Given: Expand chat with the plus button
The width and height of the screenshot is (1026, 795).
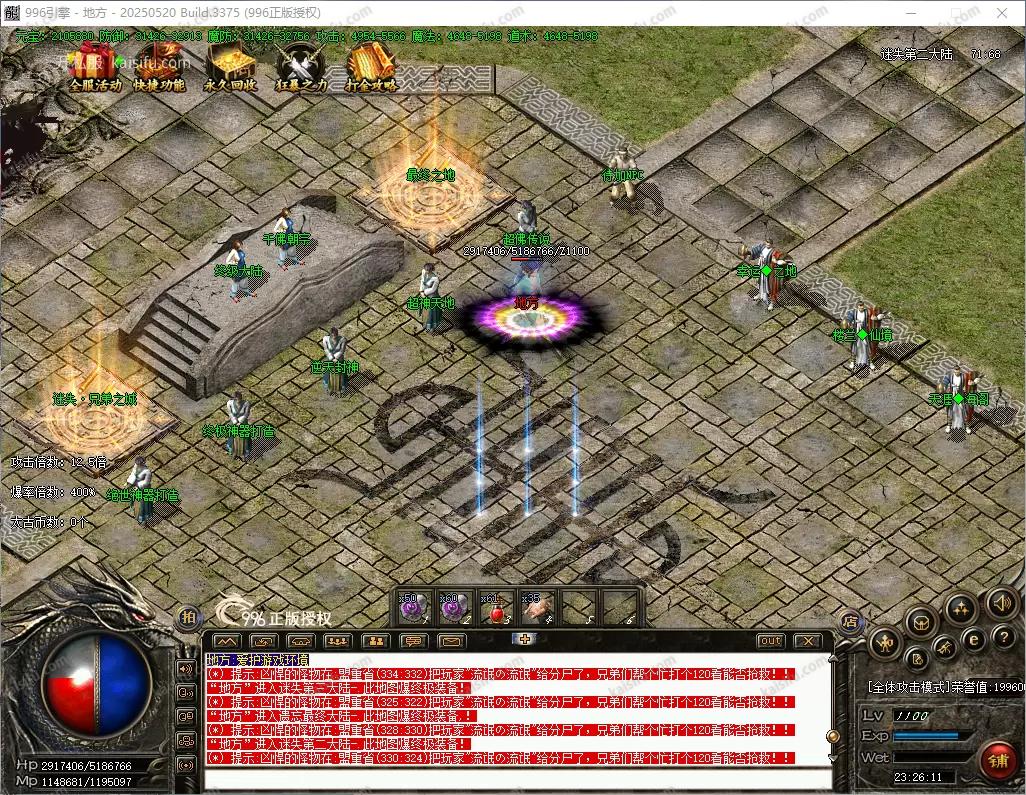Looking at the screenshot, I should point(524,639).
